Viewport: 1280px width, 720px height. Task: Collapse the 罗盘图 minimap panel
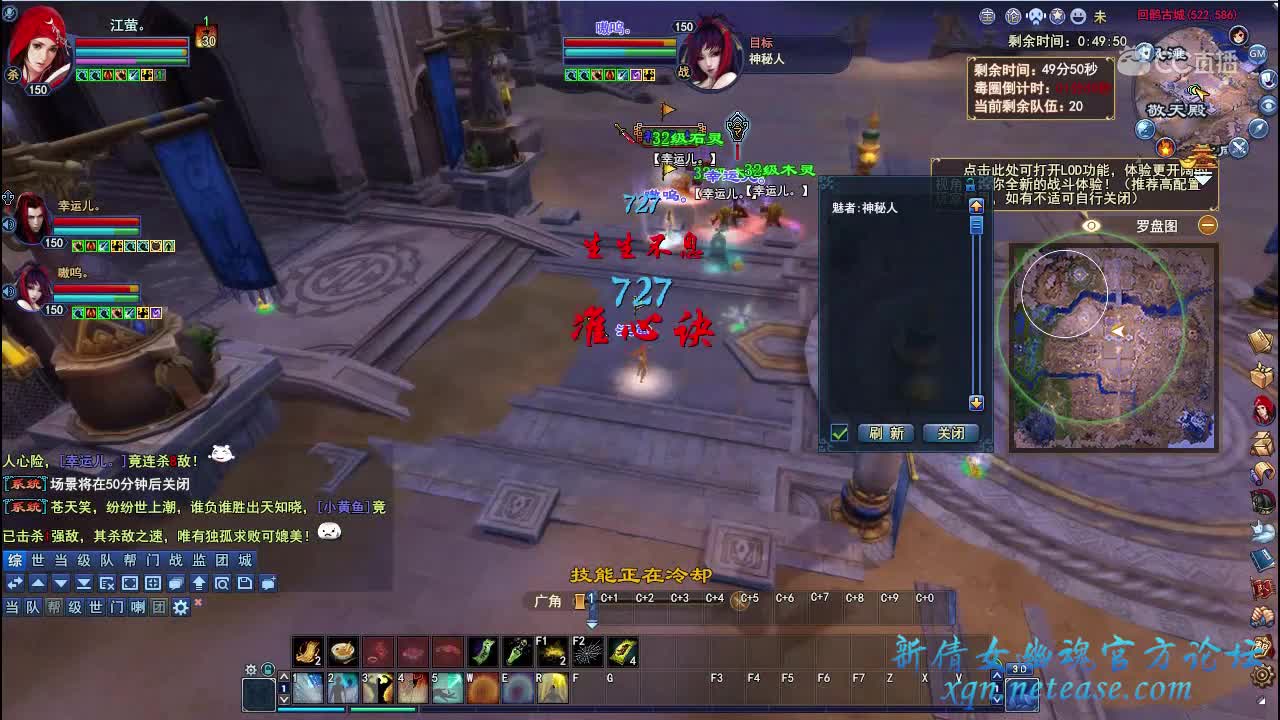point(1208,226)
